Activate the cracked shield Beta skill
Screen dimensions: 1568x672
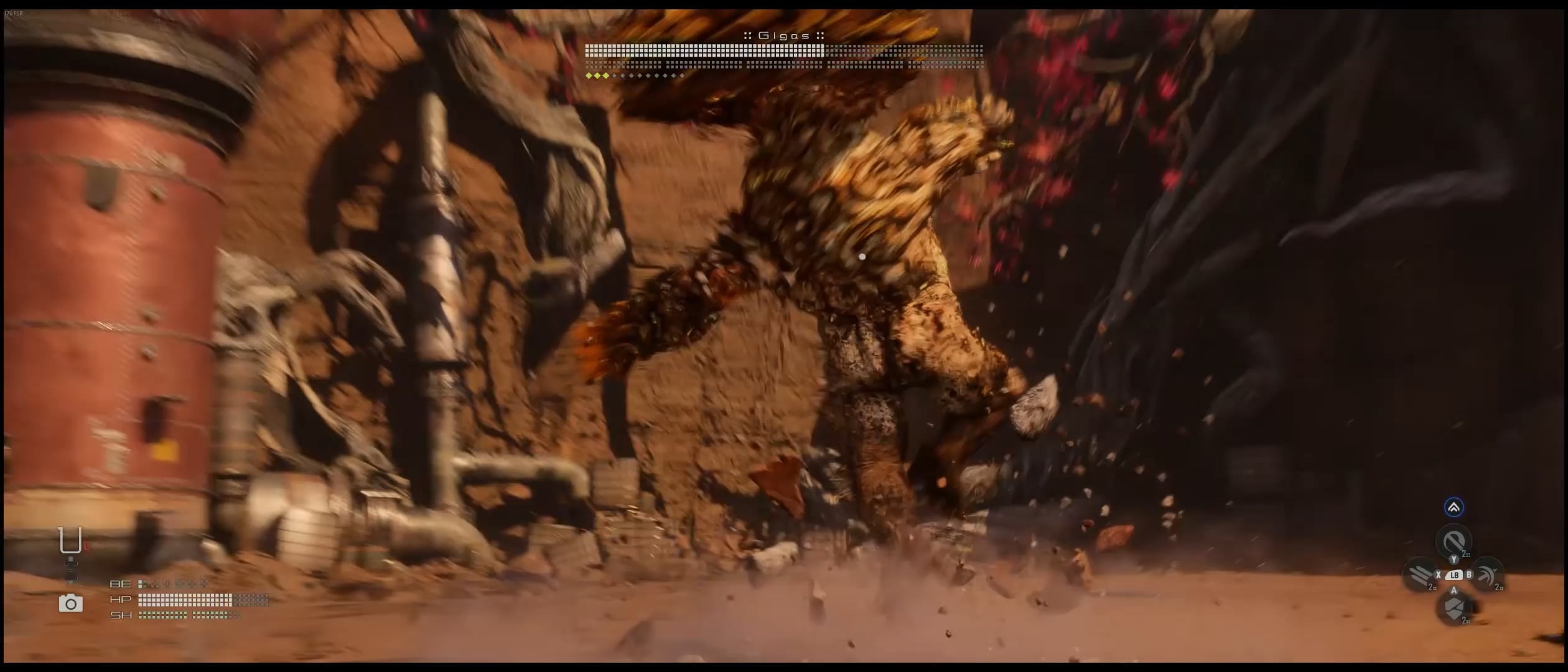point(1454,609)
